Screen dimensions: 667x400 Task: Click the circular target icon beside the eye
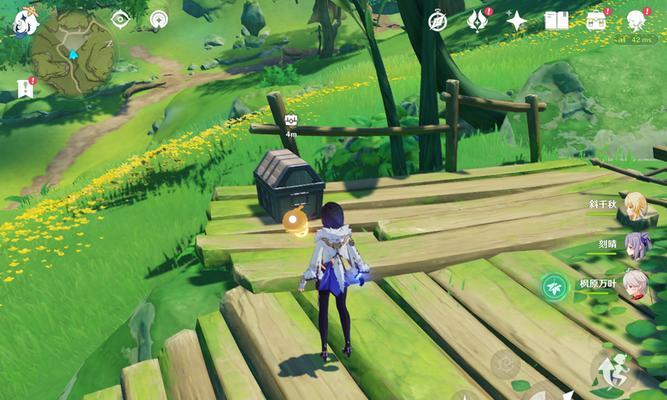point(158,19)
